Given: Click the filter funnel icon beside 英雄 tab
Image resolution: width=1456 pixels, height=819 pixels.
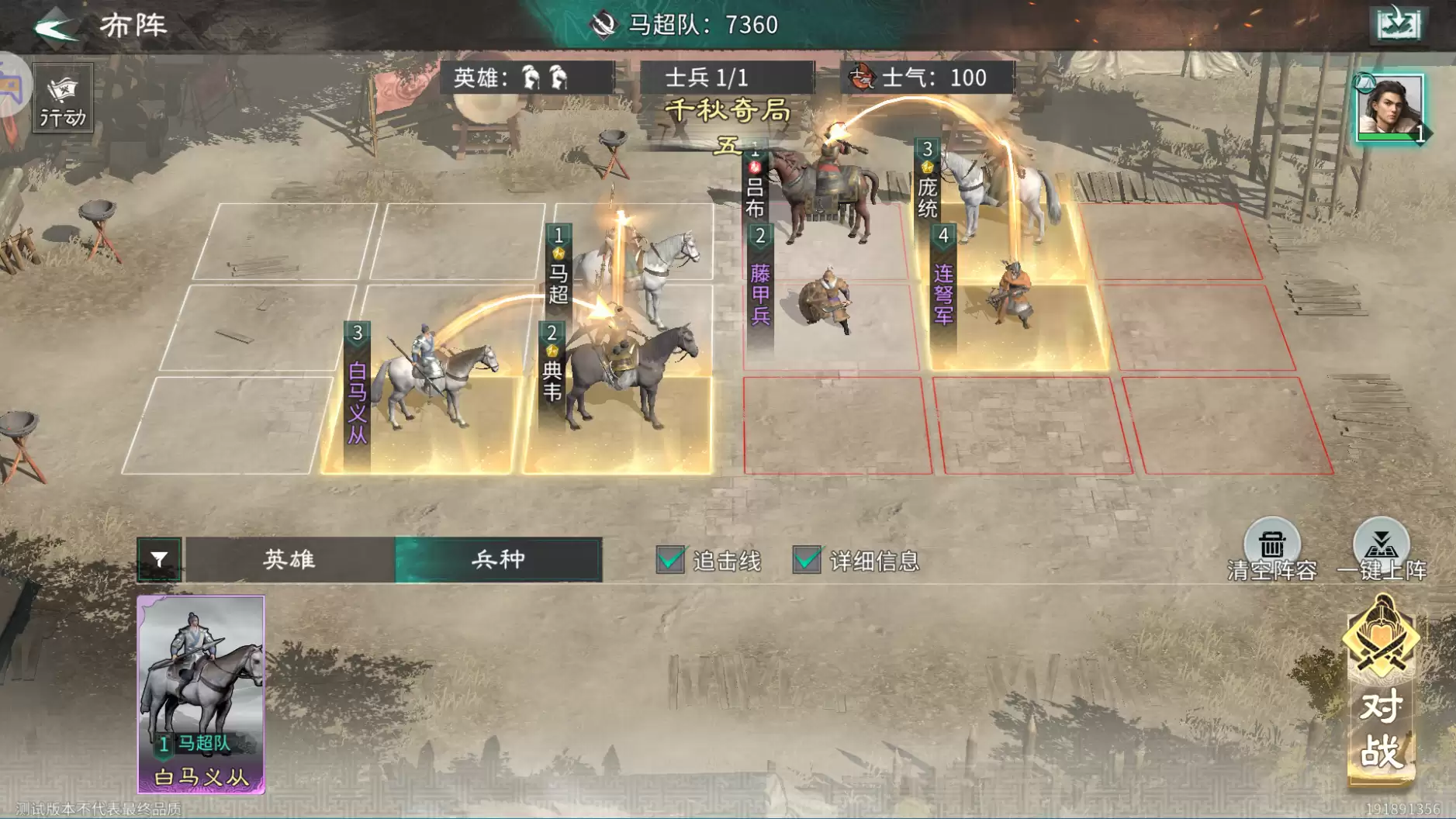Looking at the screenshot, I should coord(159,559).
